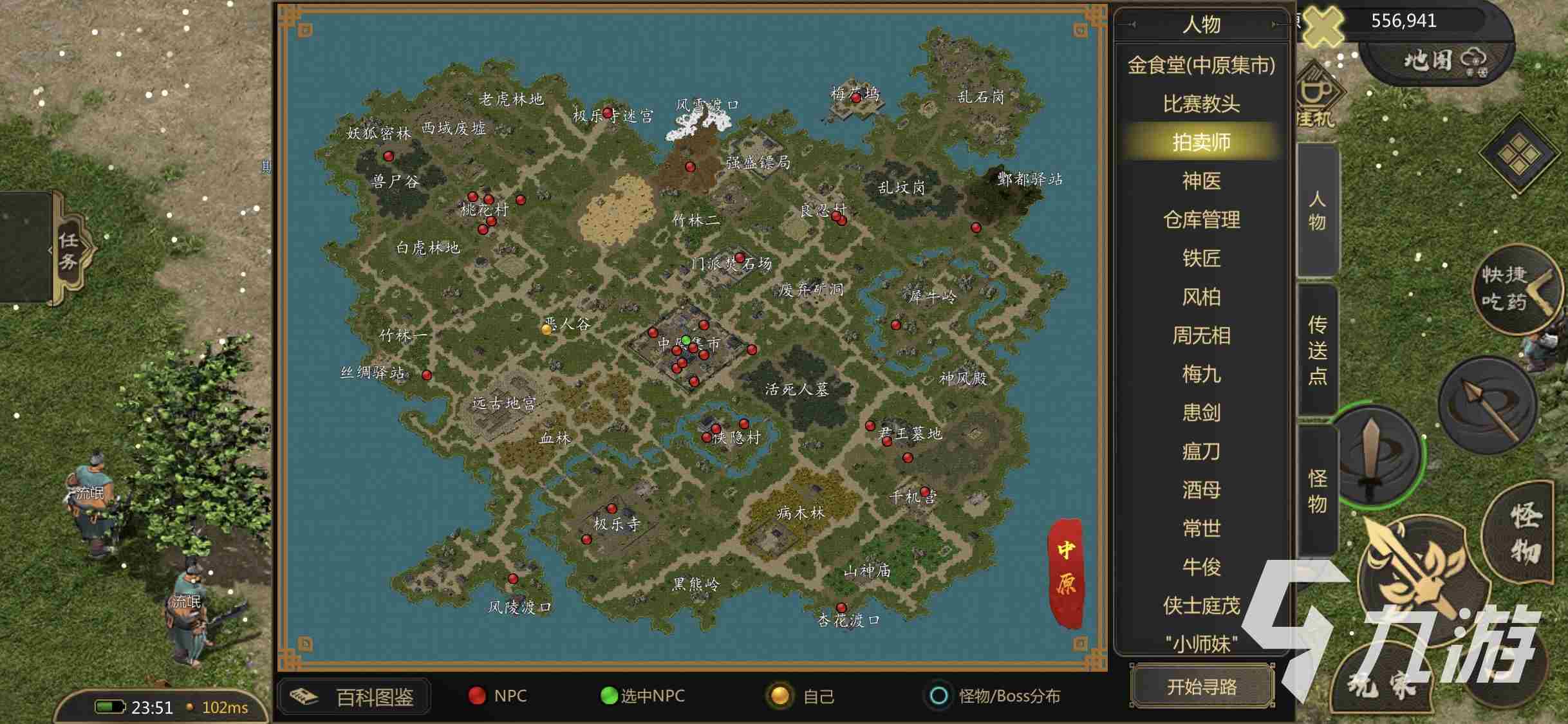Choose 金食堂(中原集市) entry
The width and height of the screenshot is (1568, 724).
coord(1201,65)
